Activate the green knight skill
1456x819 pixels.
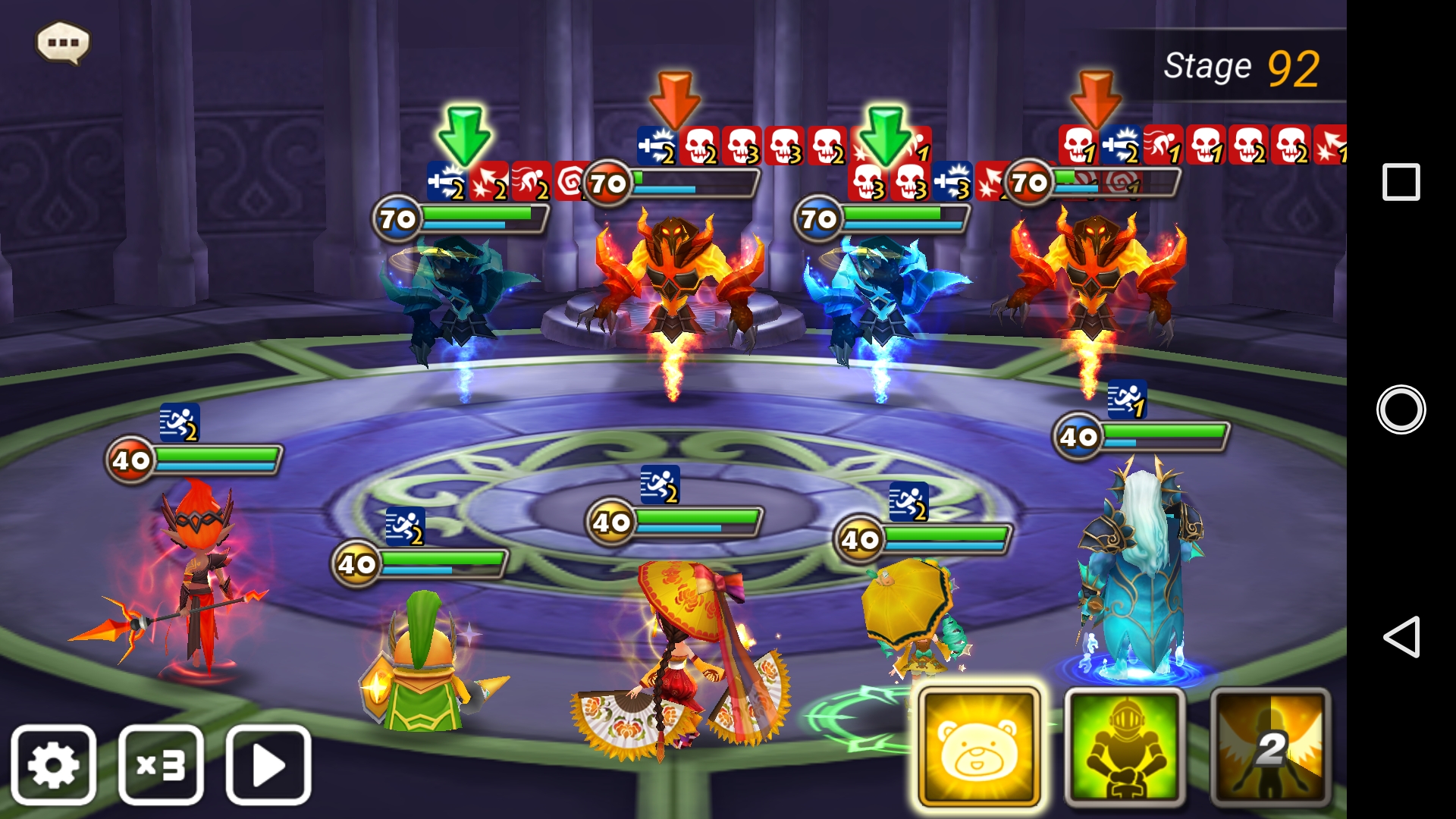pyautogui.click(x=1125, y=747)
